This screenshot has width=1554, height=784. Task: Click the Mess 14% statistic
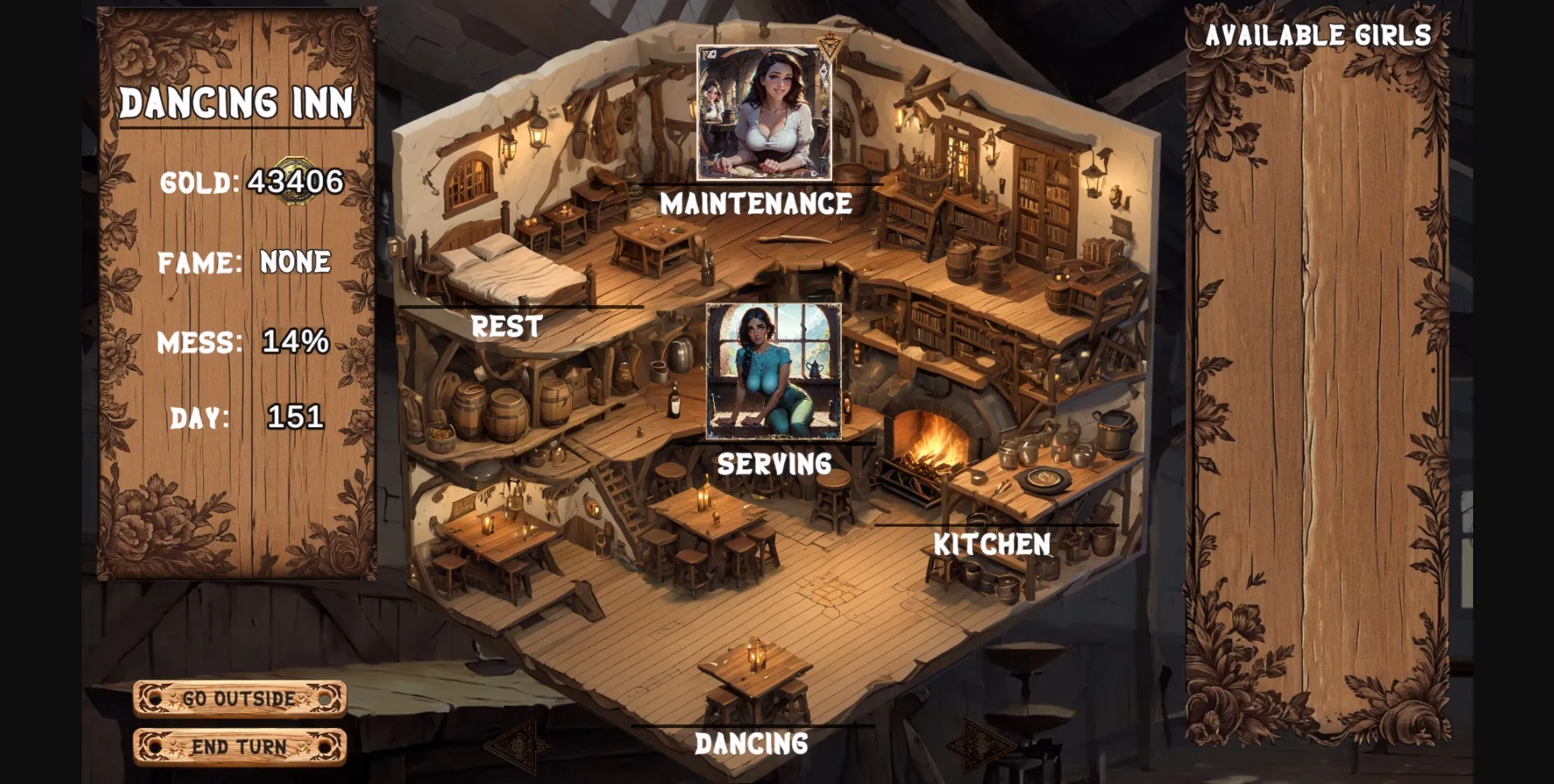click(243, 343)
